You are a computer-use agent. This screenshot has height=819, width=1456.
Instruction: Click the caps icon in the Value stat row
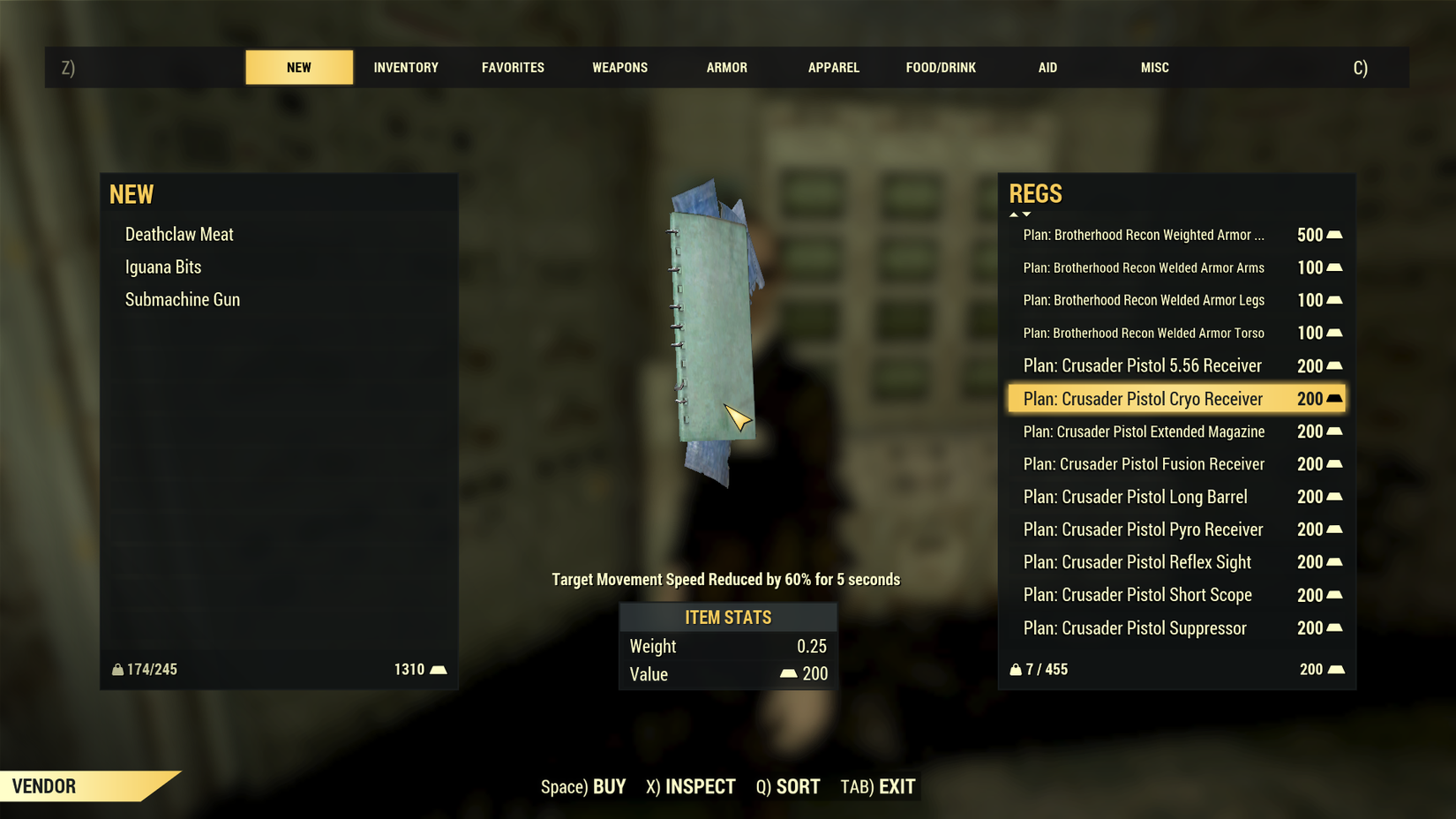(790, 674)
